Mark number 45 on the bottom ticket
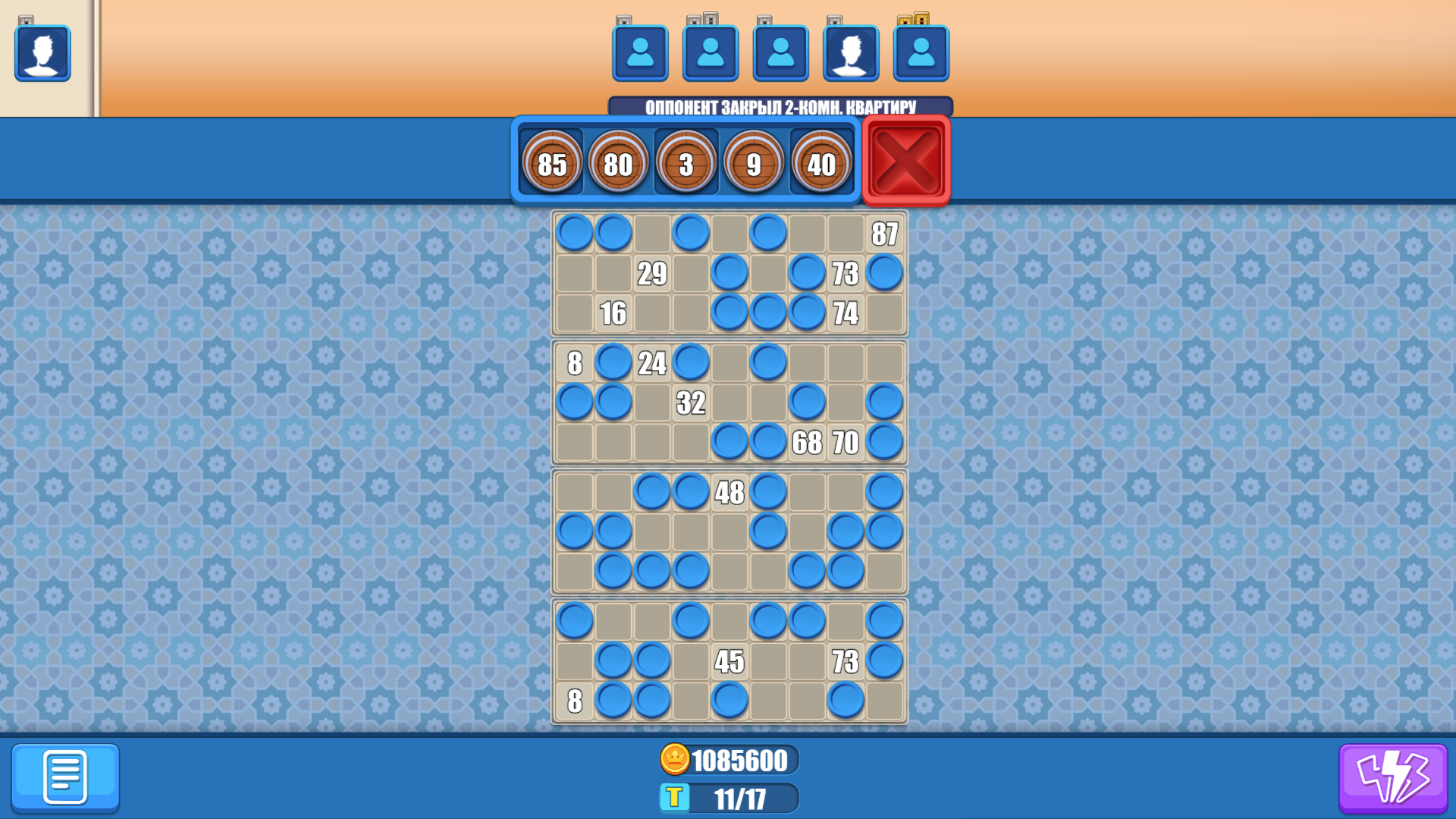Viewport: 1456px width, 819px height. [x=730, y=661]
